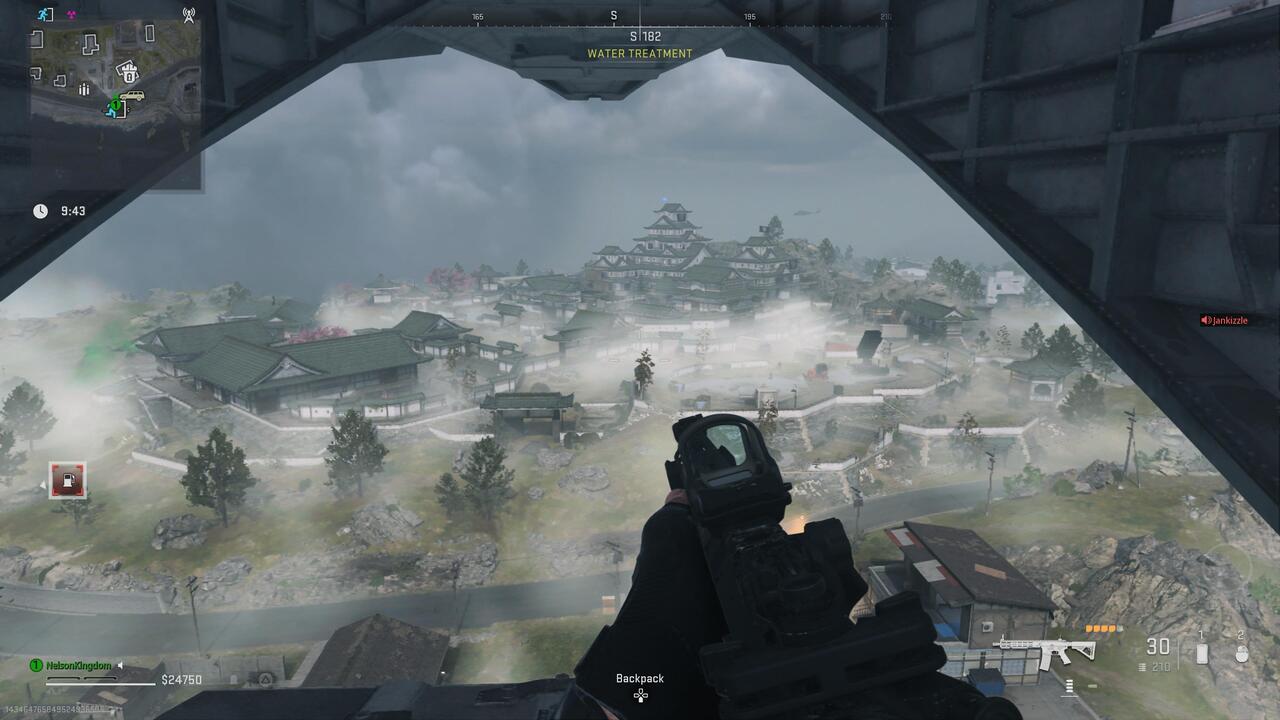Image resolution: width=1280 pixels, height=720 pixels.
Task: Click the orange armor plate indicator bars
Action: tap(1103, 628)
